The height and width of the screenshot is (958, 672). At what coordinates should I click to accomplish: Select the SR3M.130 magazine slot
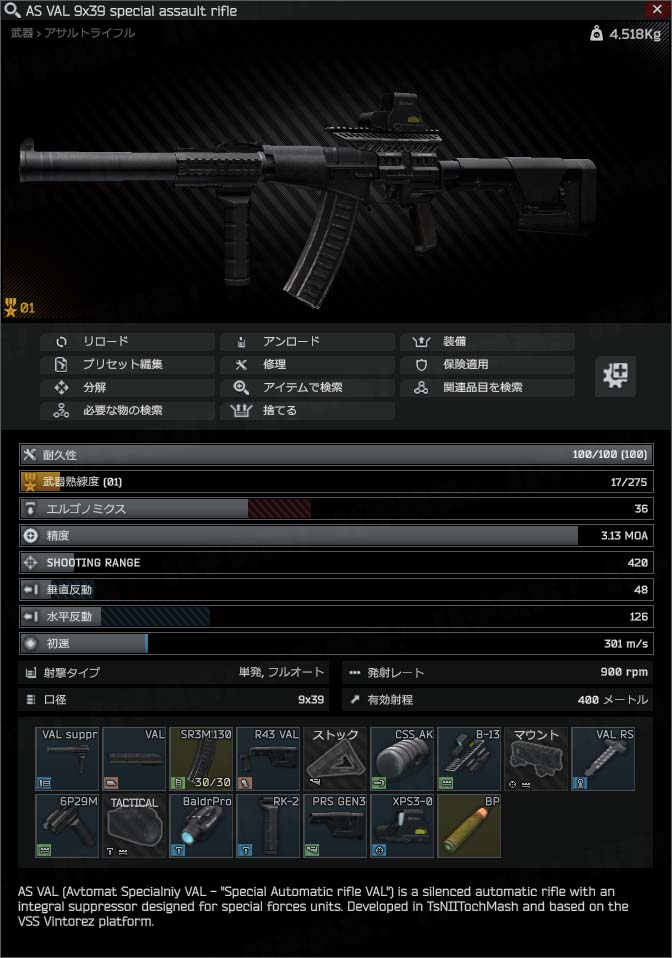pyautogui.click(x=201, y=758)
